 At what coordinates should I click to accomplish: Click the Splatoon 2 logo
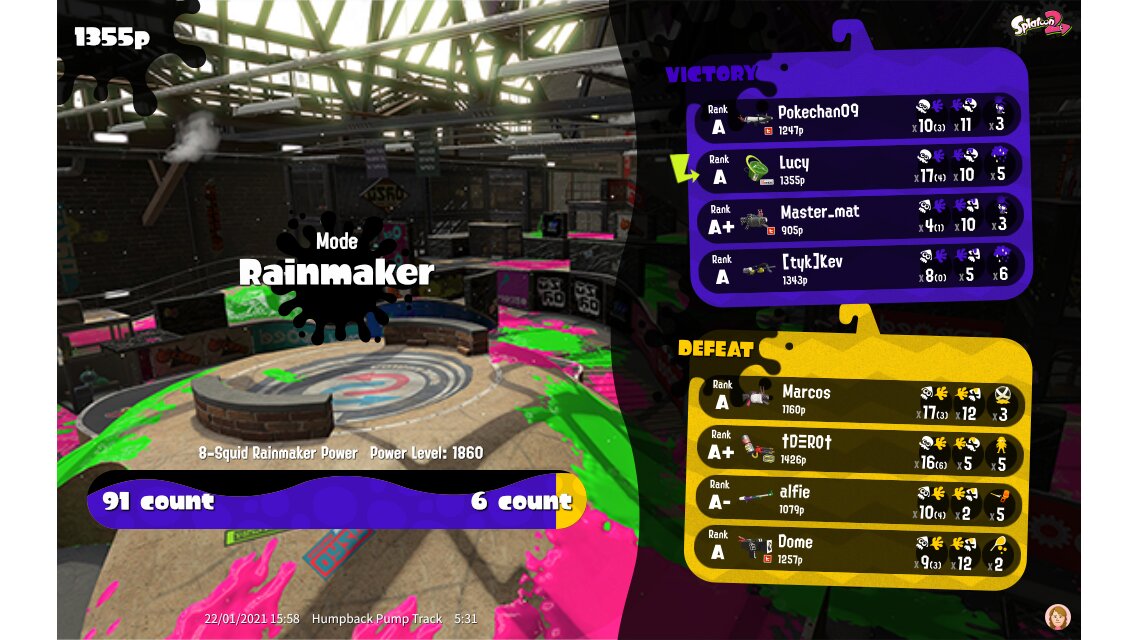point(1041,26)
